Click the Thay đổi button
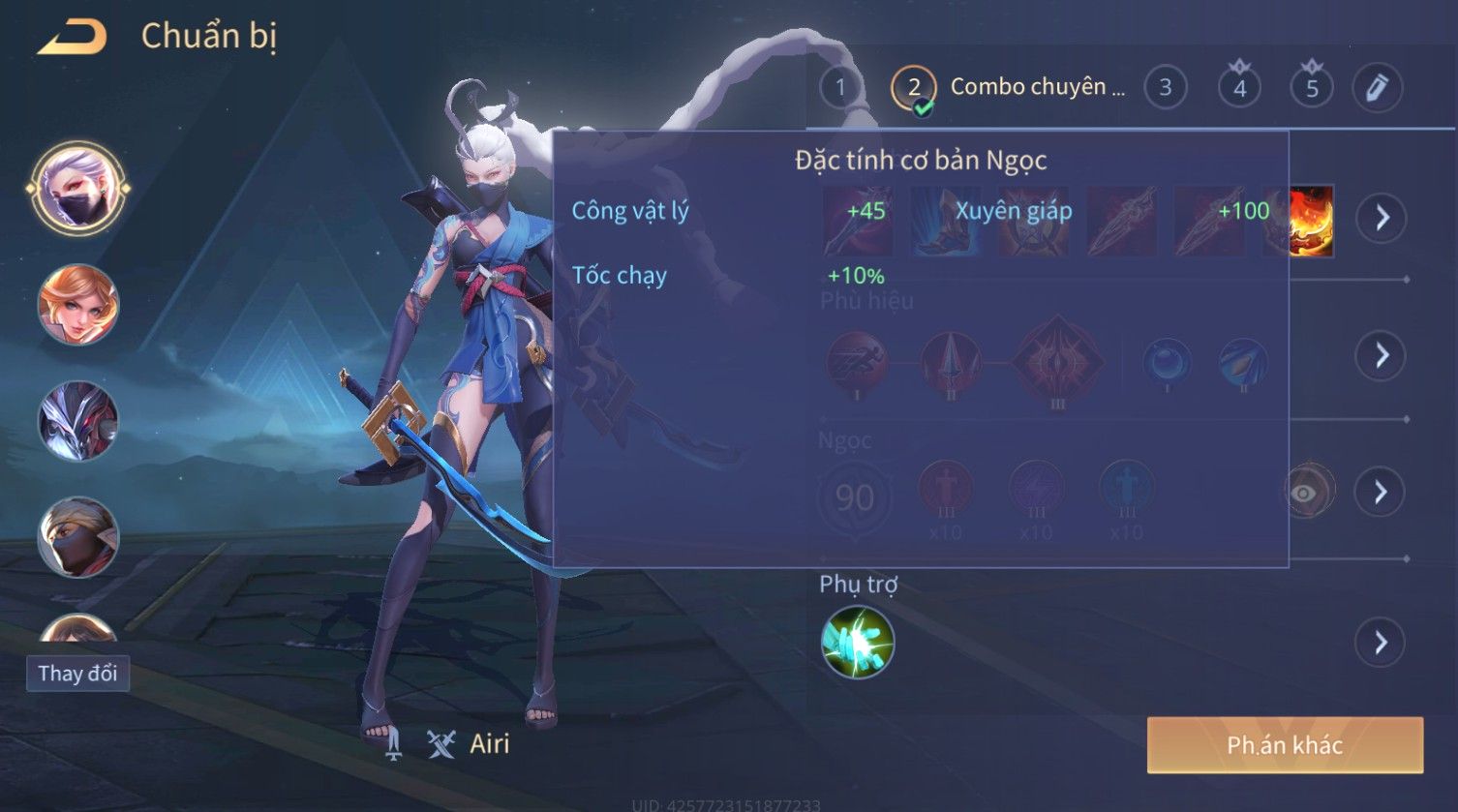 (77, 674)
